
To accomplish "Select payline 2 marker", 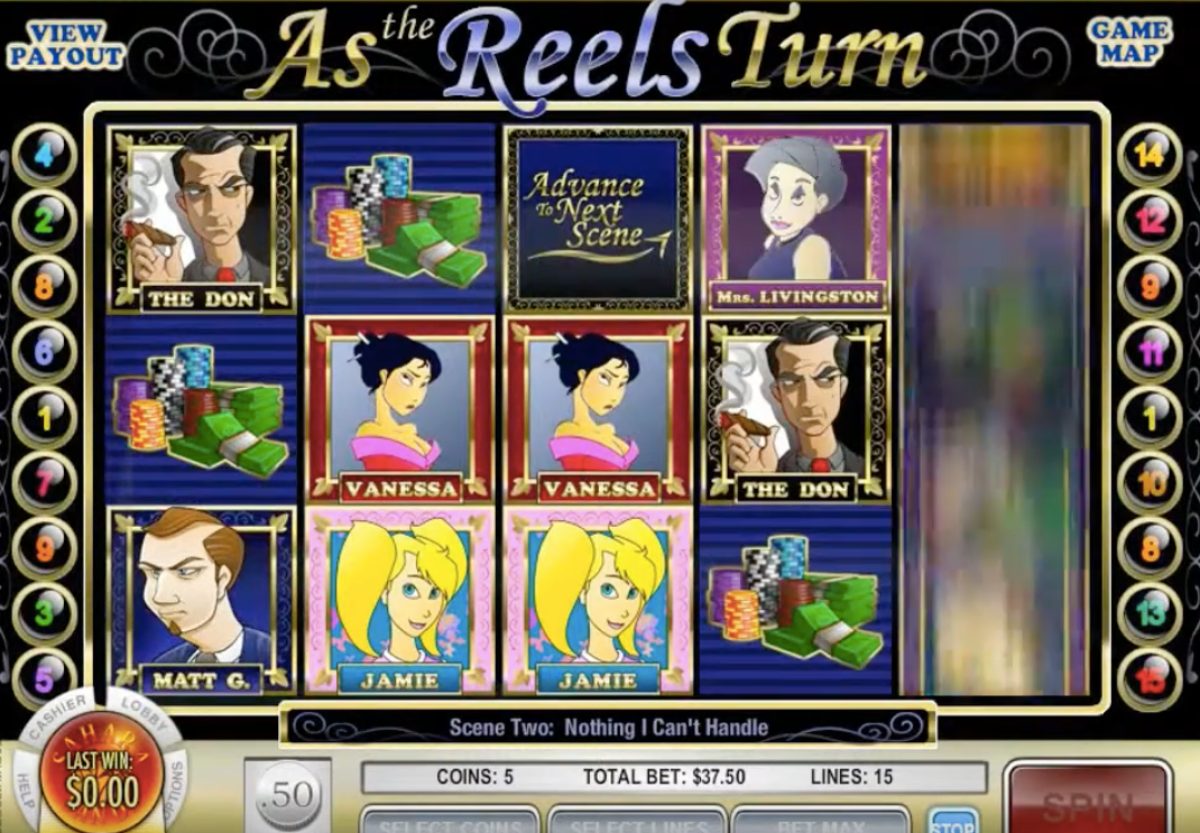I will (x=44, y=221).
